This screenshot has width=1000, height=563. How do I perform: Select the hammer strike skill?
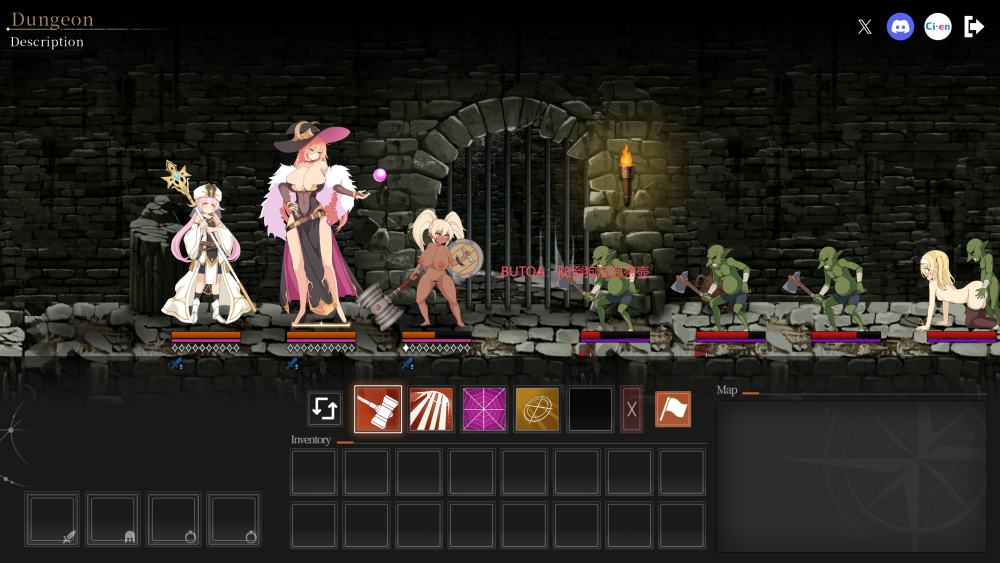pos(378,409)
